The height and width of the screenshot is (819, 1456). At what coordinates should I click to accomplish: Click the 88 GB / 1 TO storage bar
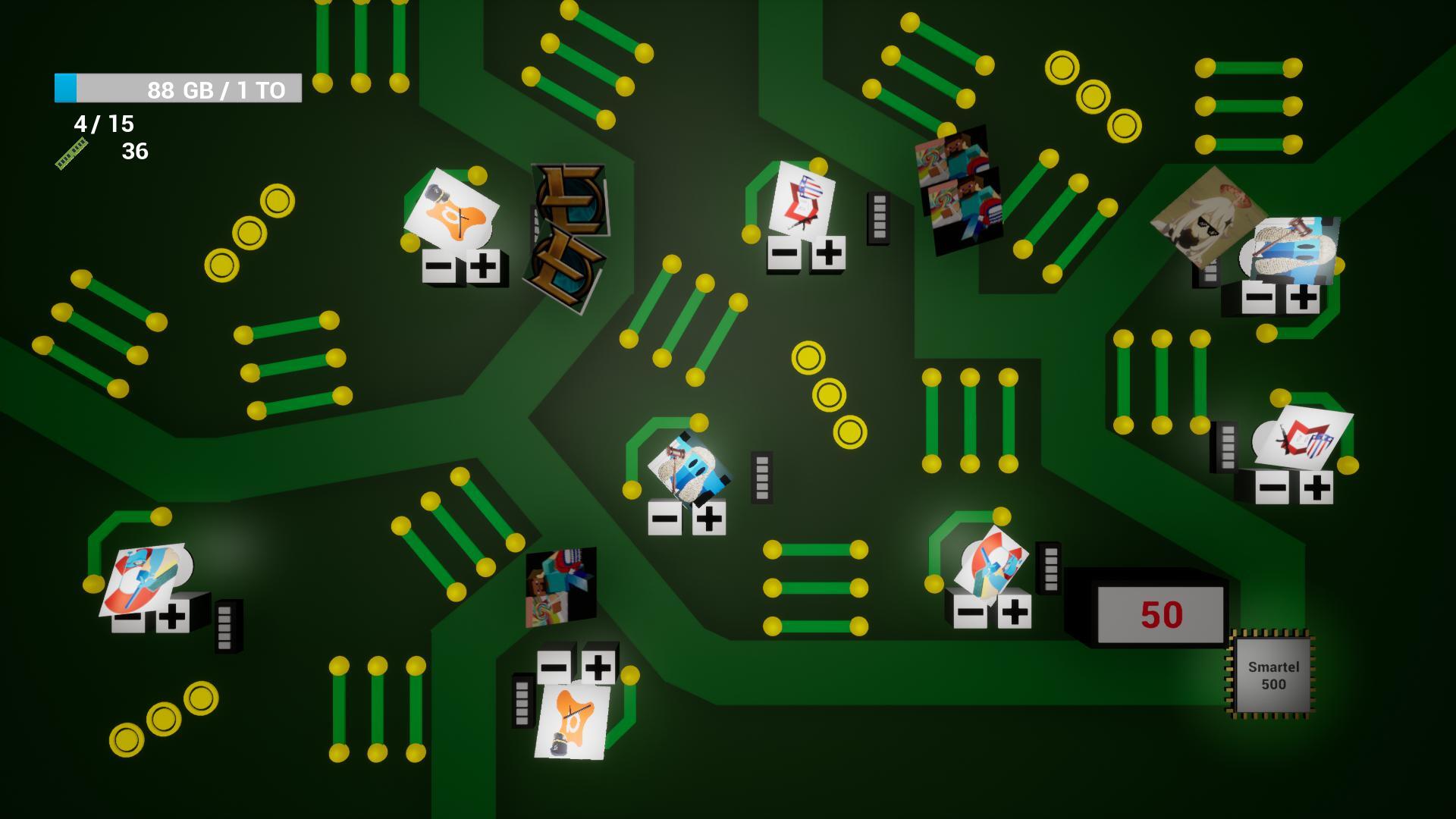tap(178, 87)
